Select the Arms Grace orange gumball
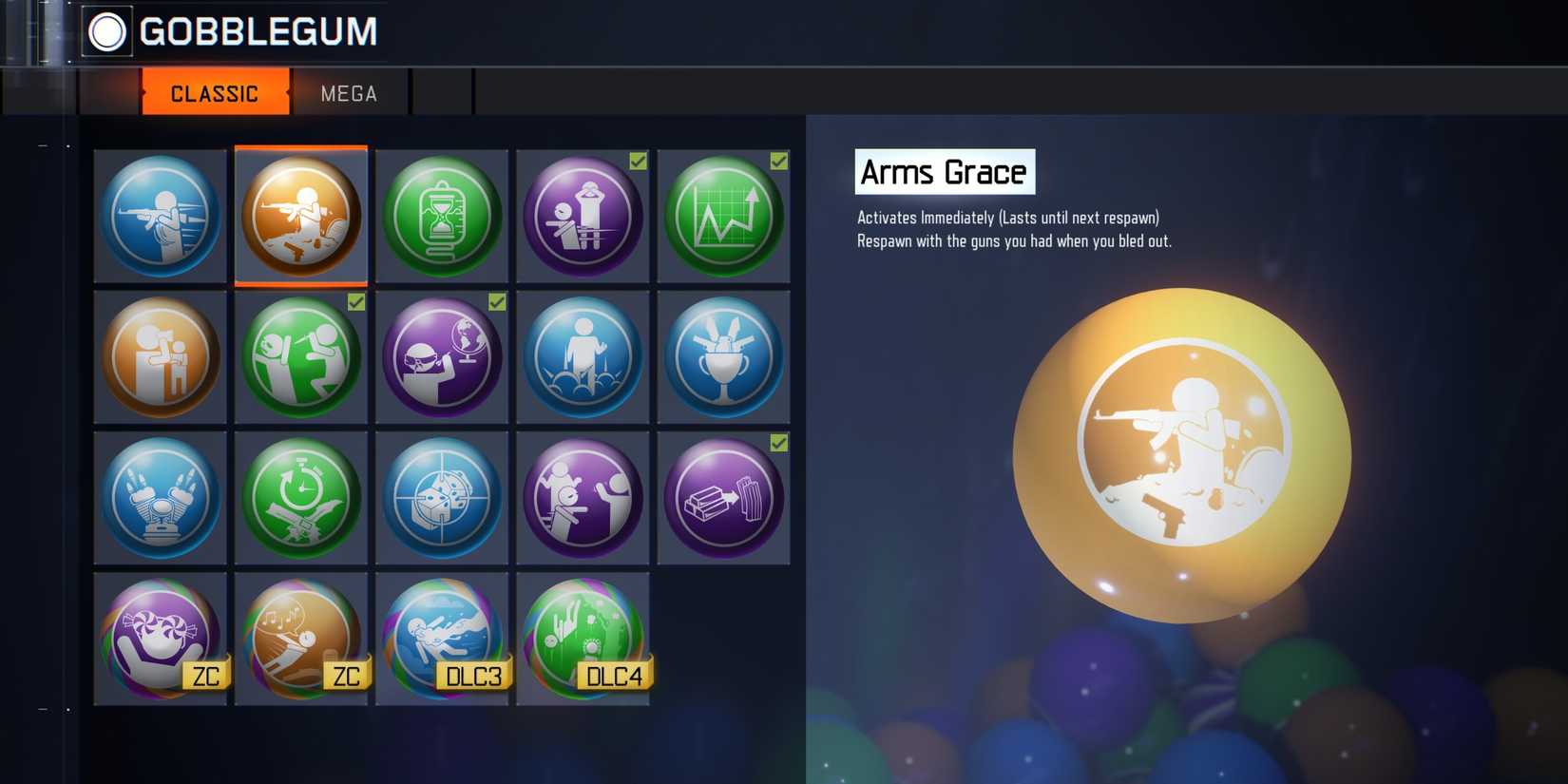The image size is (1568, 784). pyautogui.click(x=300, y=216)
